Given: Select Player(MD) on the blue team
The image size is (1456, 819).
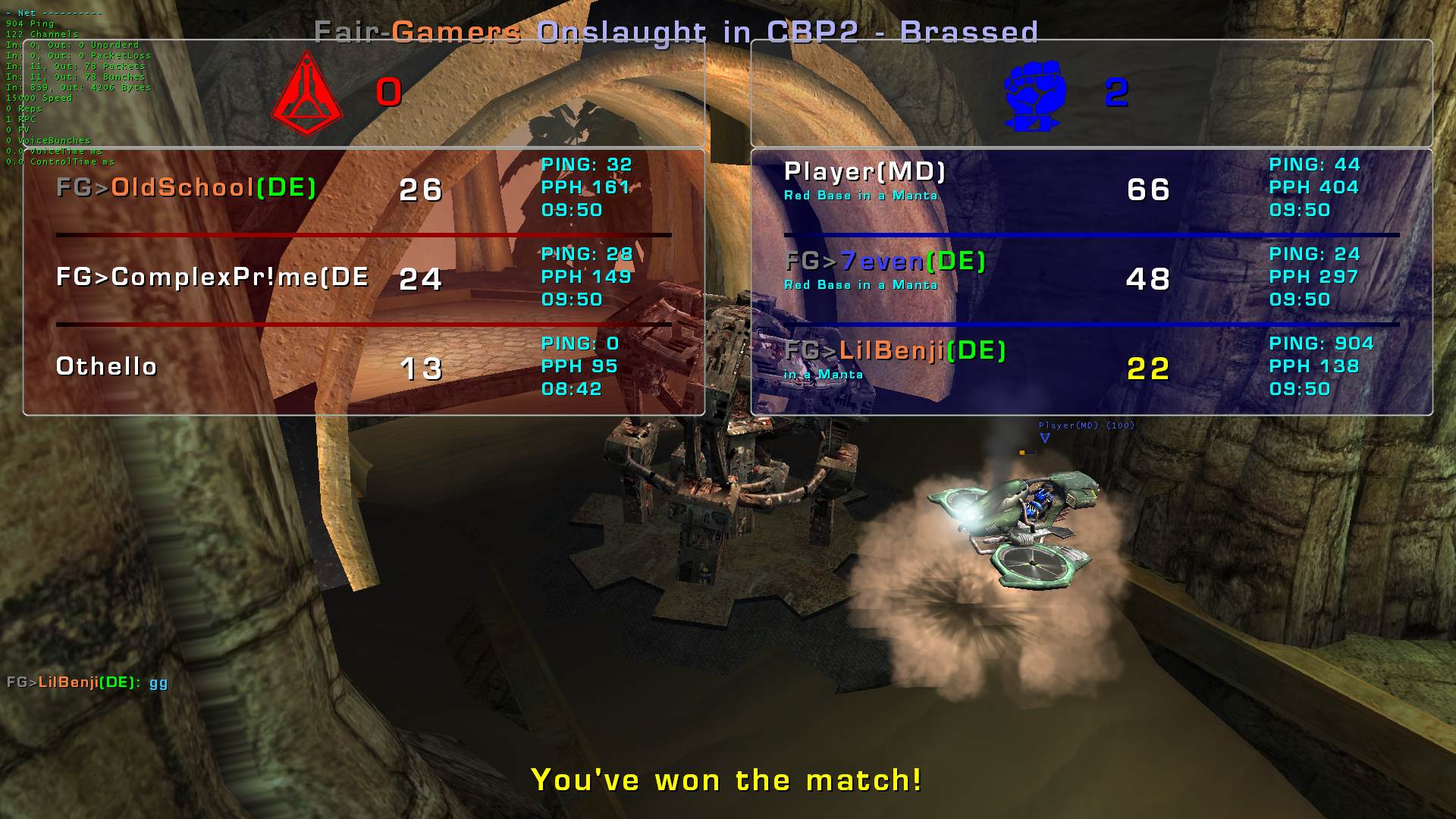Looking at the screenshot, I should 864,173.
